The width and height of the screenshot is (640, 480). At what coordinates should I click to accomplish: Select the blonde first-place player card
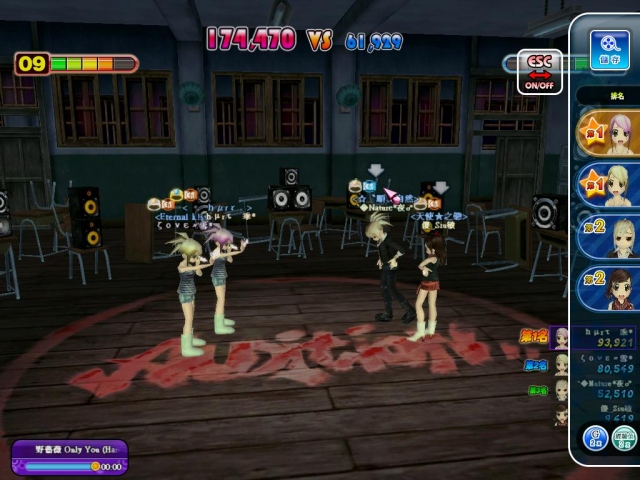coord(609,186)
